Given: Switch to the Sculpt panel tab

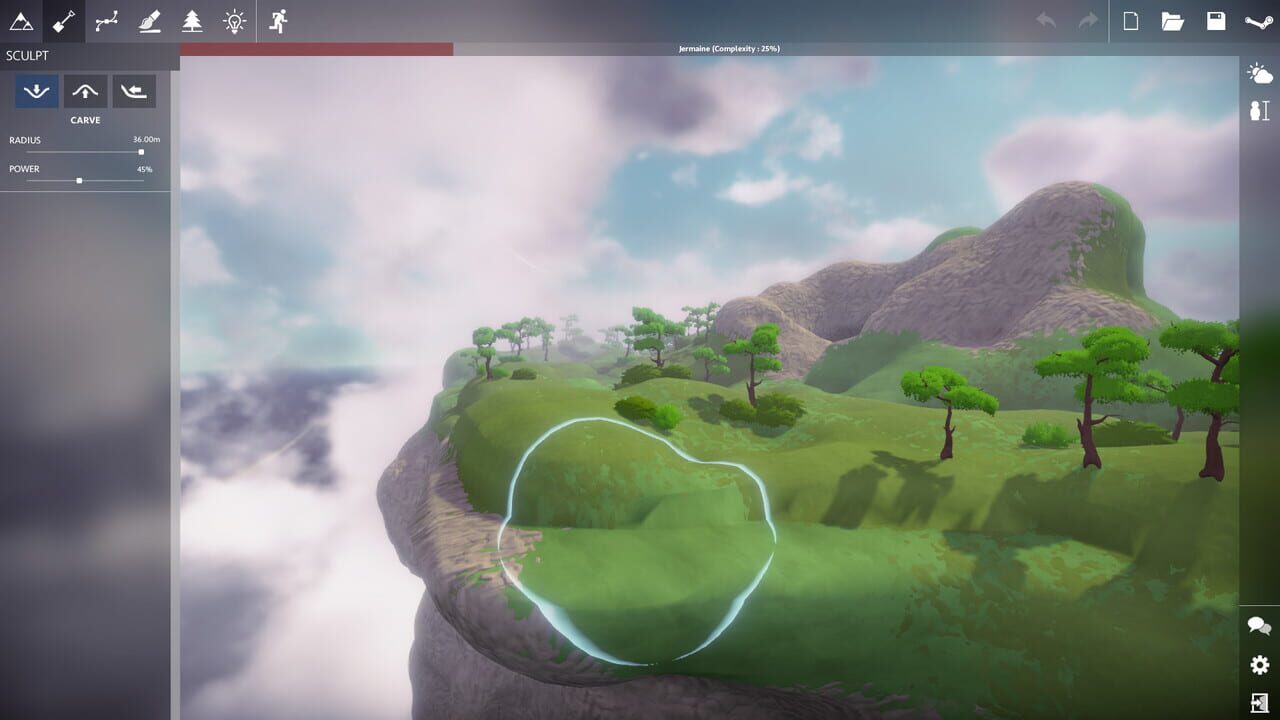Looking at the screenshot, I should click(x=25, y=56).
